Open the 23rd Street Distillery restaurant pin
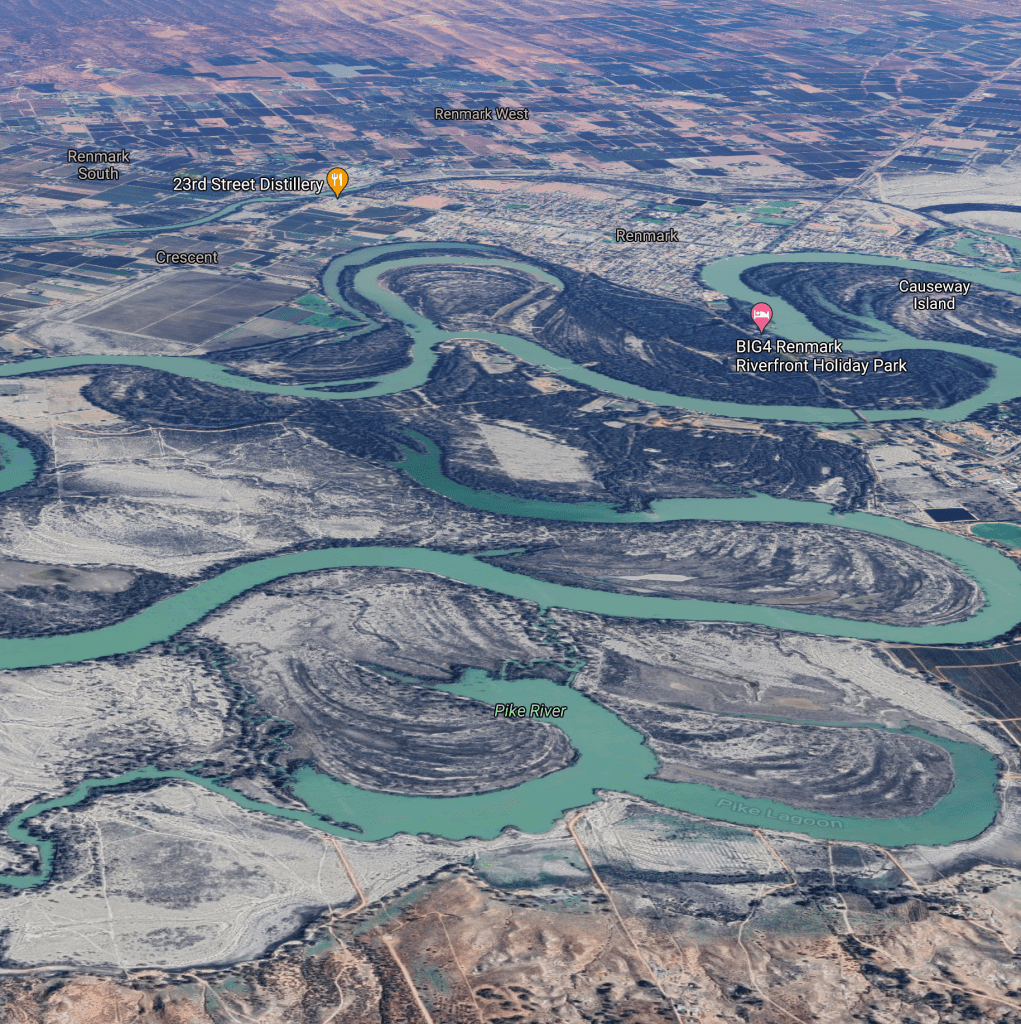 pyautogui.click(x=338, y=181)
